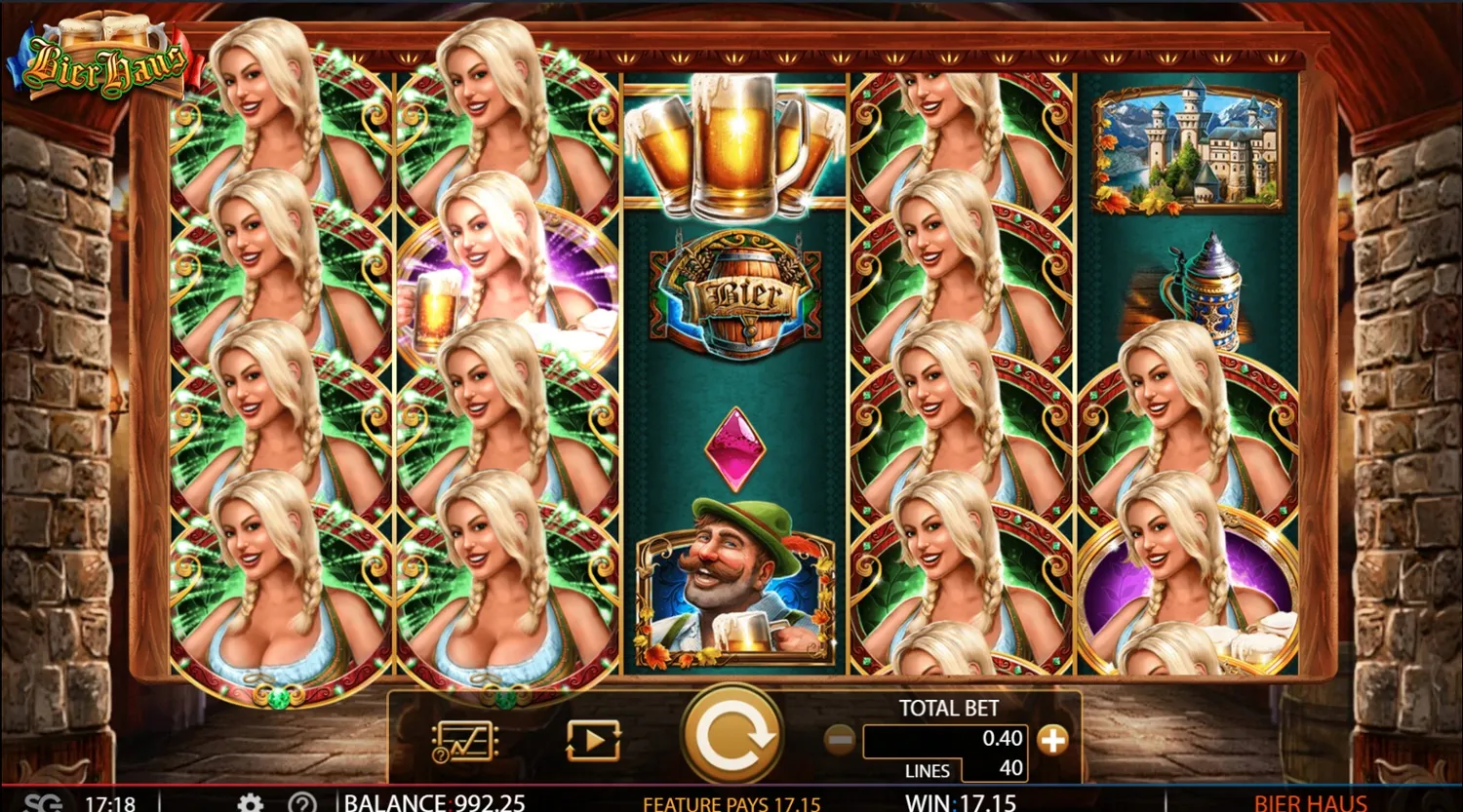1463x812 pixels.
Task: Start autoplay with the looping play icon
Action: tap(593, 738)
